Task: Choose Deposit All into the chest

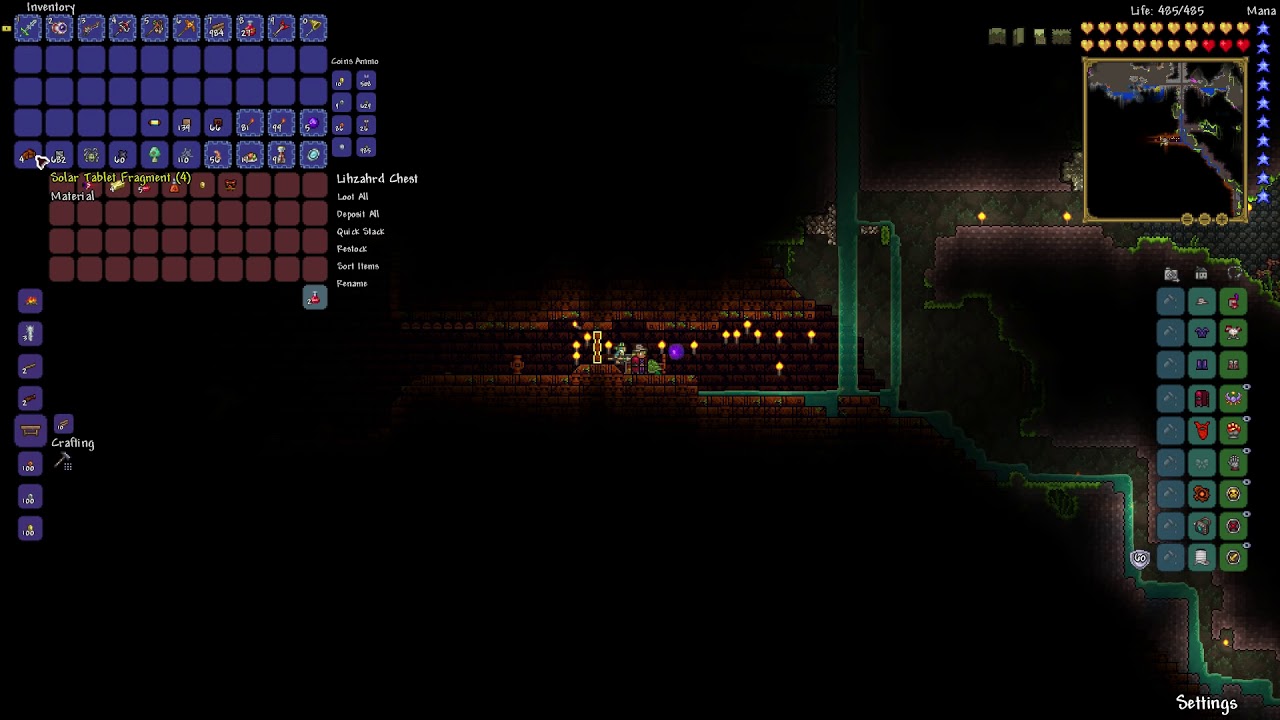Action: click(x=357, y=214)
